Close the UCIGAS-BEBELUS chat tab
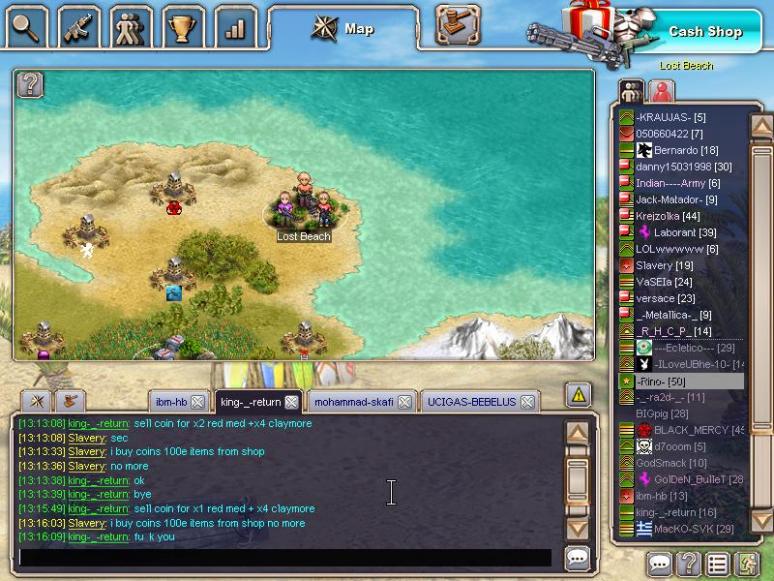Screen dimensions: 774x581 tap(527, 402)
